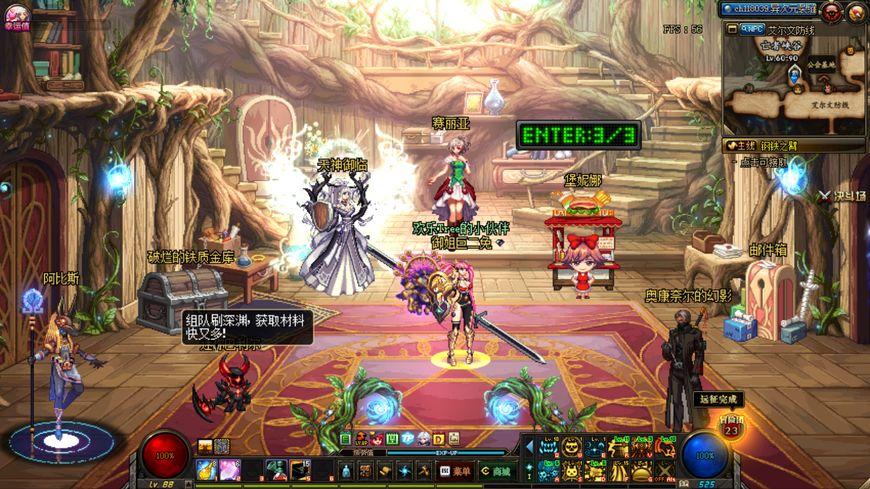Screen dimensions: 870x489
Task: Open the 商城 shop button
Action: 495,470
